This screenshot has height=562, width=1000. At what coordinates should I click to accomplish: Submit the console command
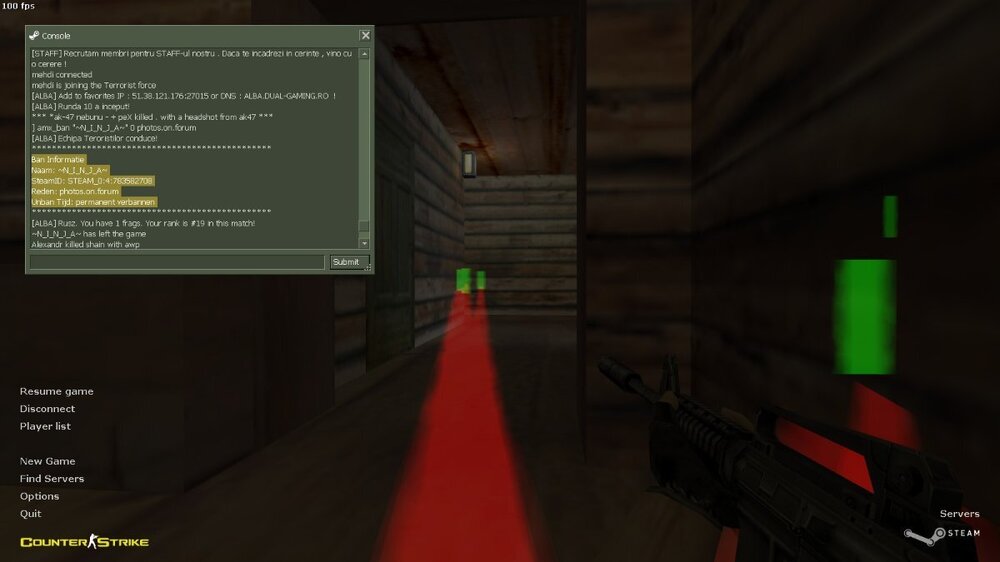click(345, 262)
